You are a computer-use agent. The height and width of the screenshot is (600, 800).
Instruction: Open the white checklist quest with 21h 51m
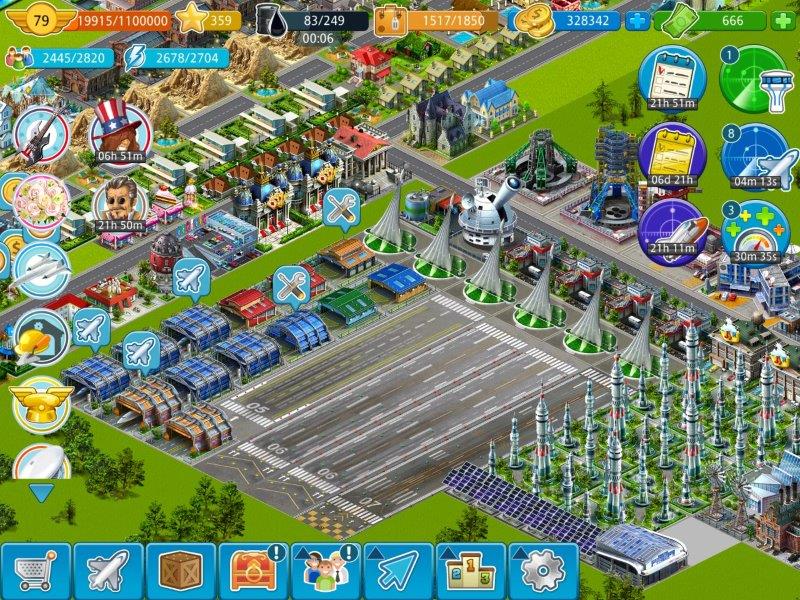[x=672, y=75]
